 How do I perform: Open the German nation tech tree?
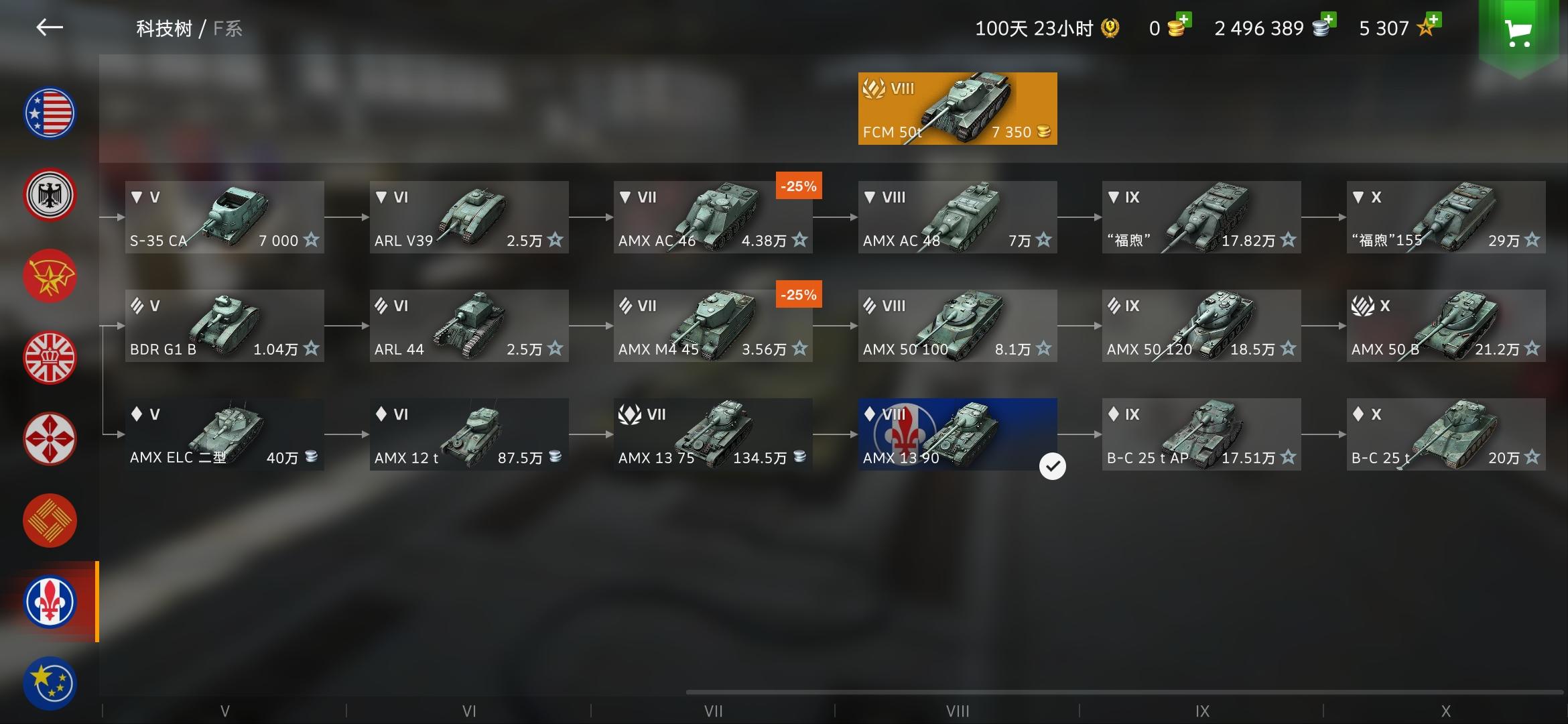coord(50,194)
